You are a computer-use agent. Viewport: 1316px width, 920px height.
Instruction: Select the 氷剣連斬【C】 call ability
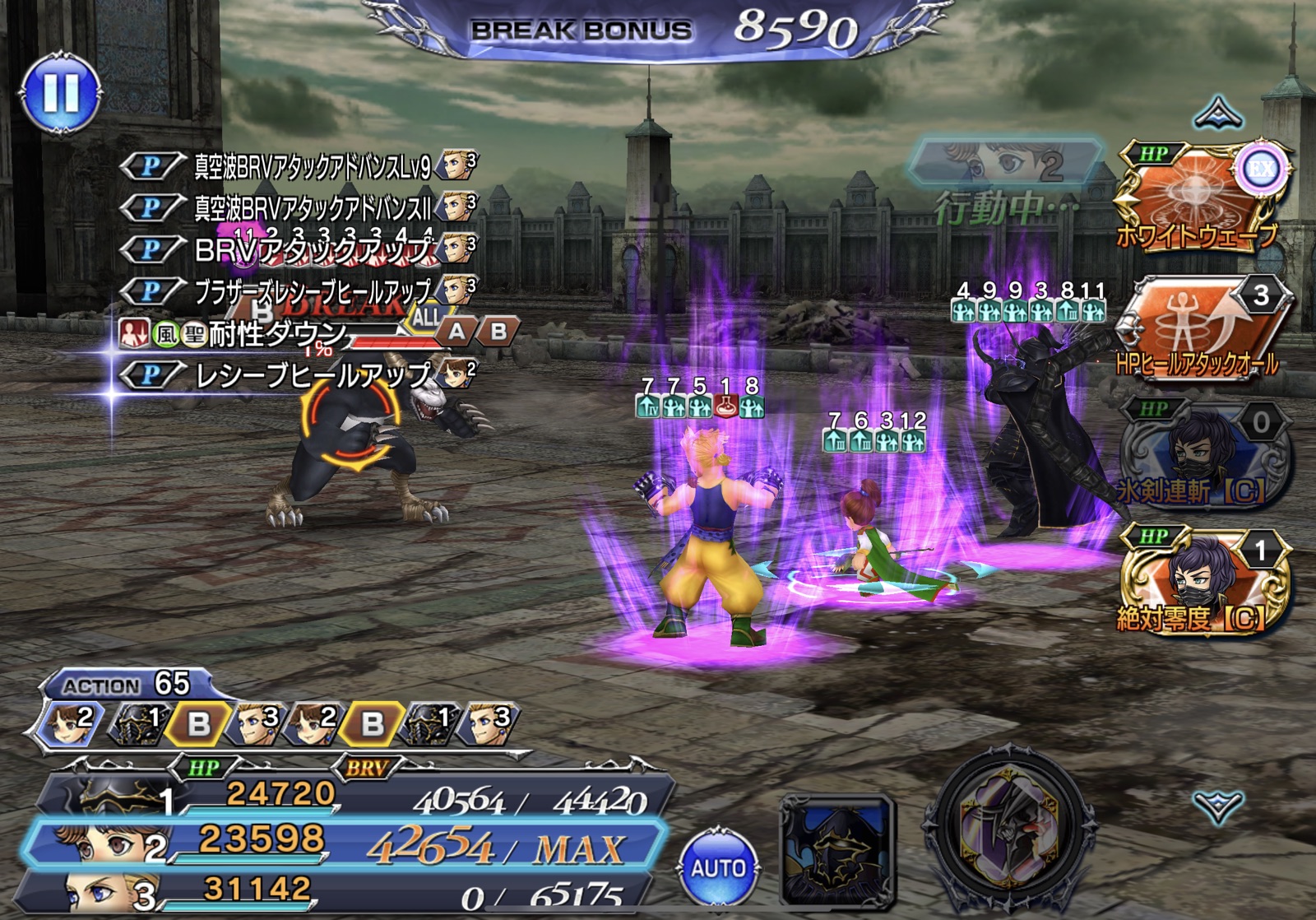coord(1201,454)
